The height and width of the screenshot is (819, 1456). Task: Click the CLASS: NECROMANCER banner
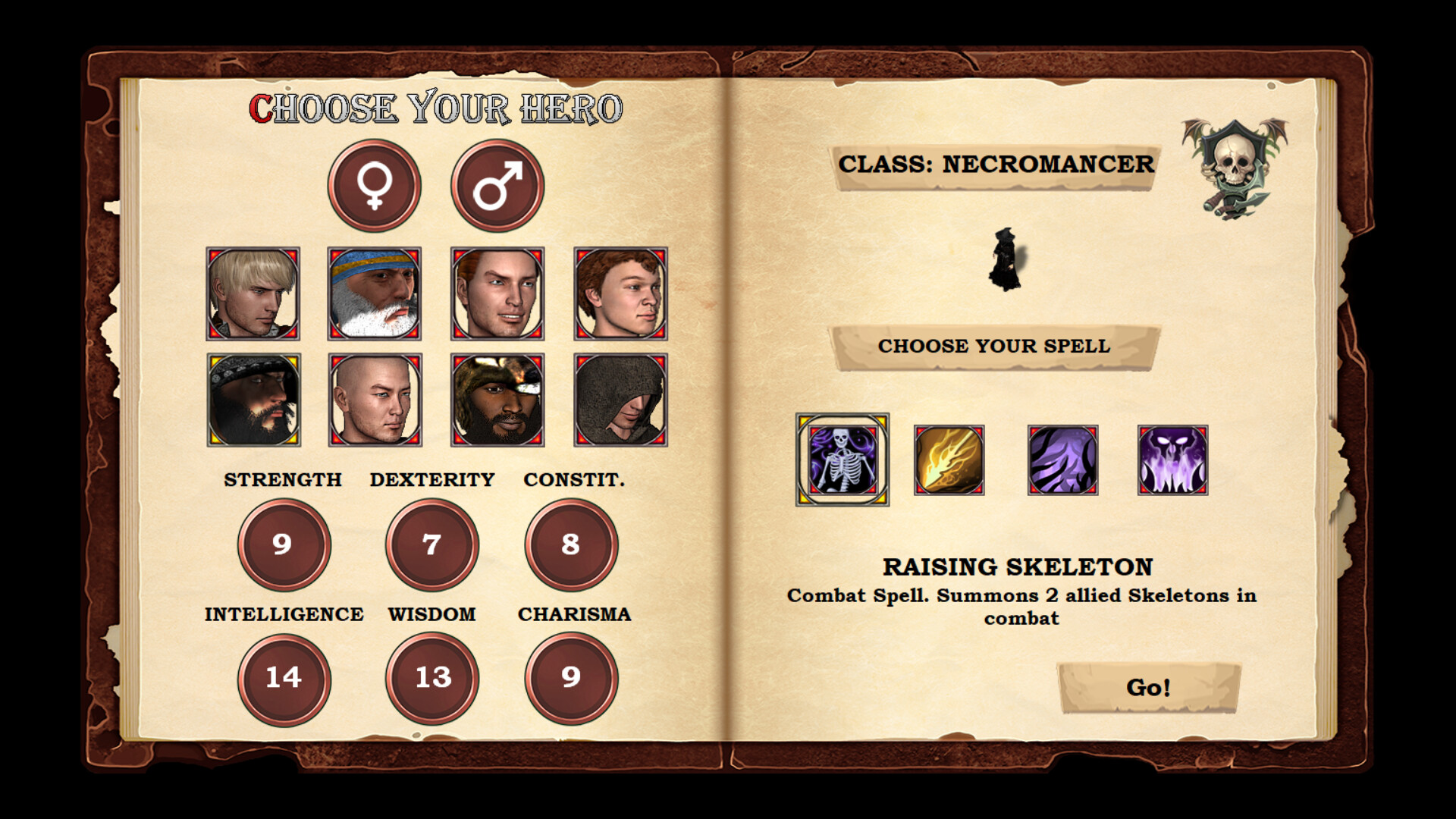997,165
